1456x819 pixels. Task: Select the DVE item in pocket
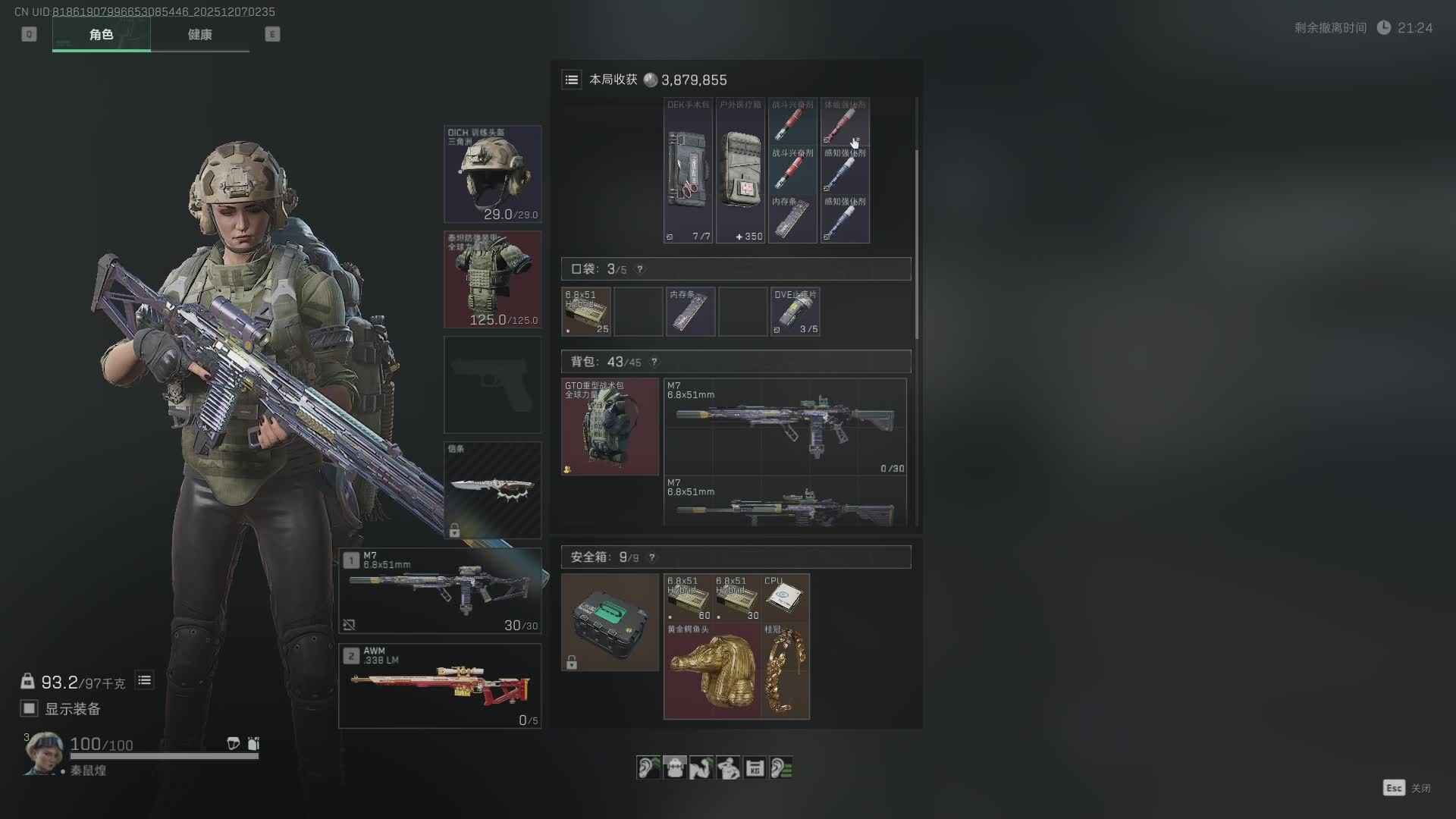(x=795, y=312)
